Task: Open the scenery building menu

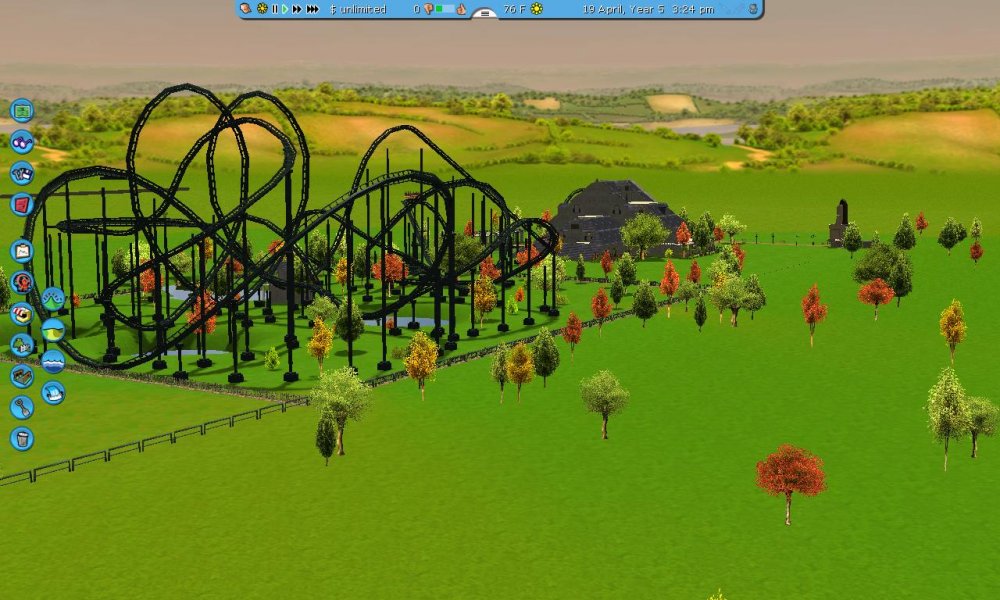Action: coord(22,345)
